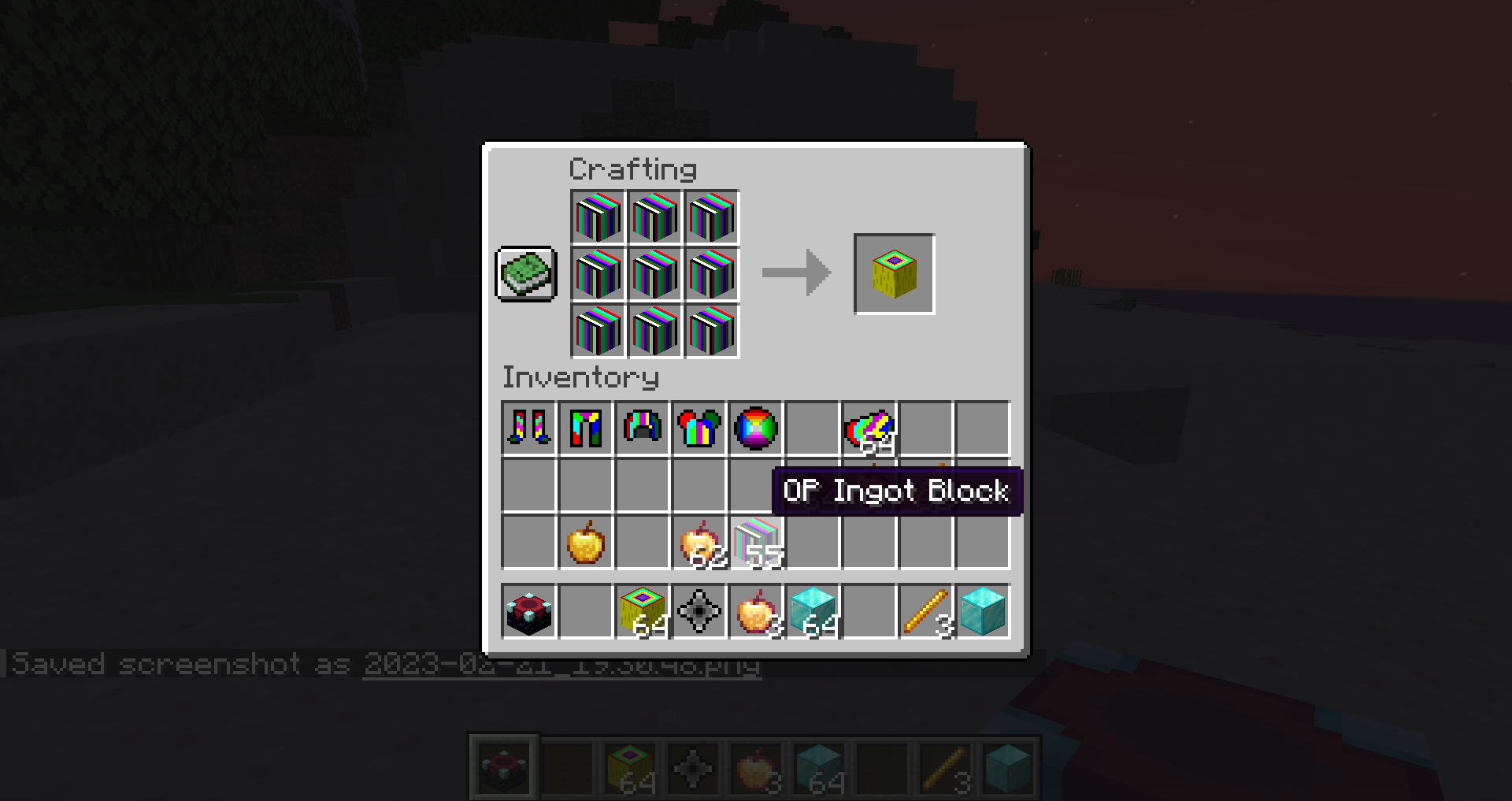Select the golden apple in the inventory
Viewport: 1512px width, 801px height.
coord(584,542)
